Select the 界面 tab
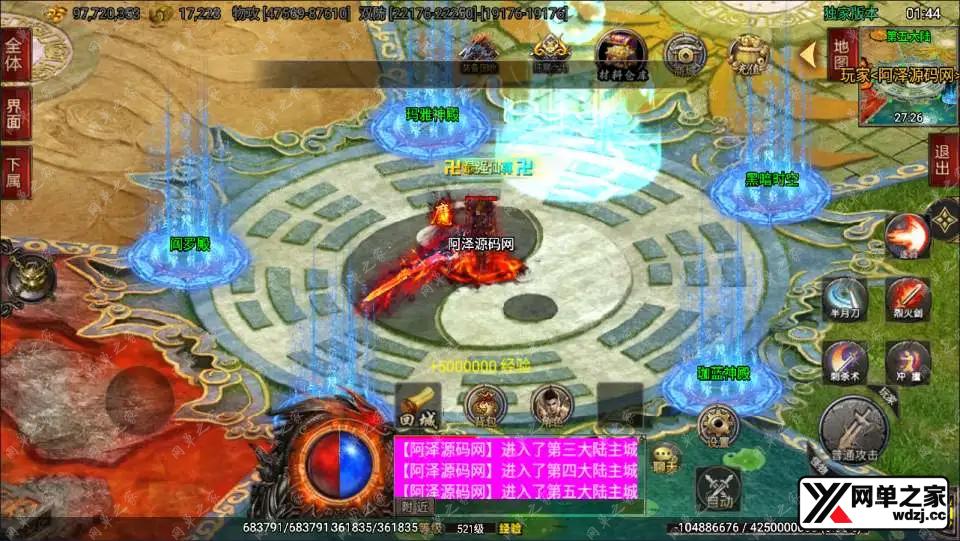The image size is (960, 541). click(14, 112)
